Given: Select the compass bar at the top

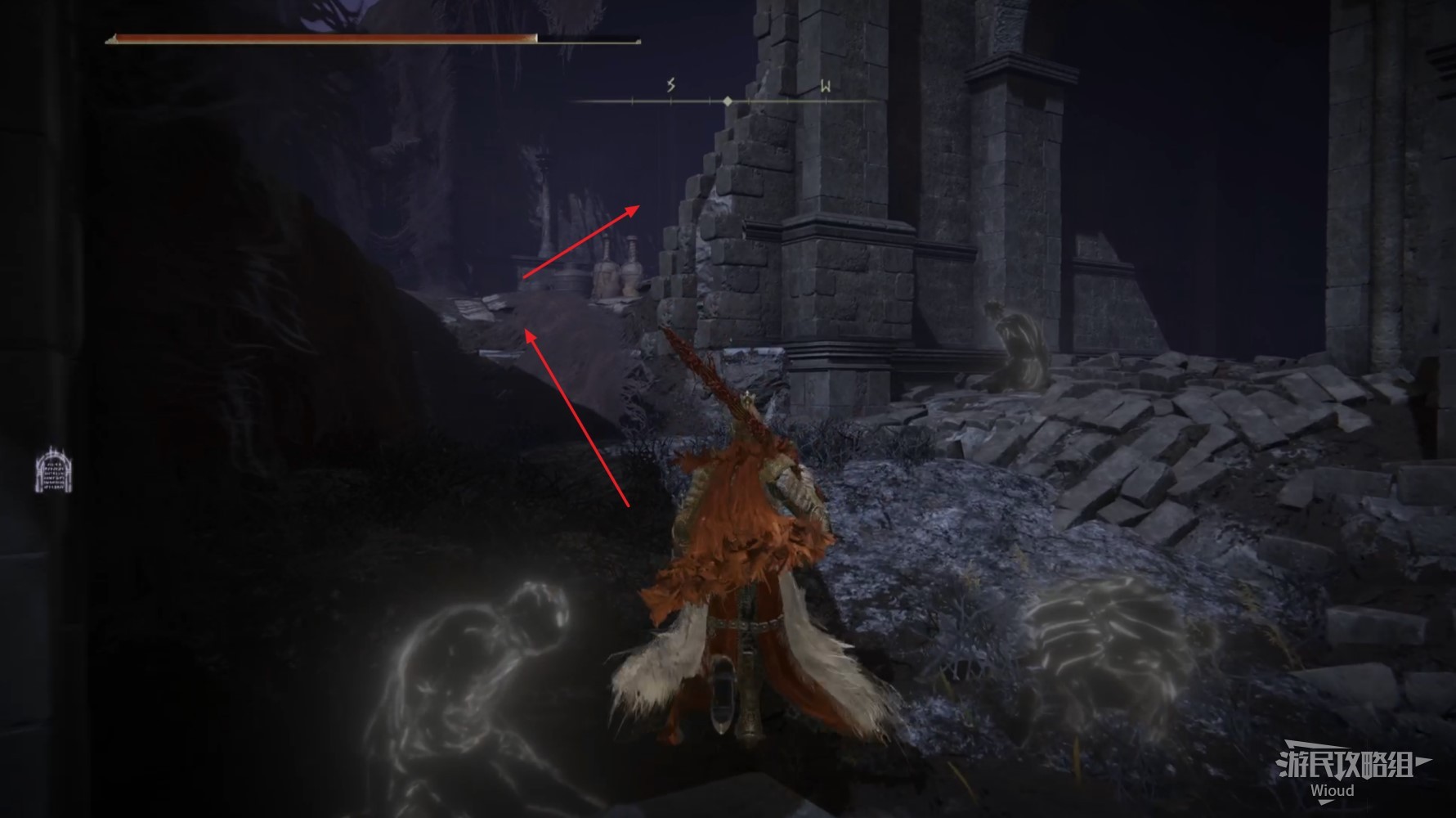Looking at the screenshot, I should [x=724, y=101].
